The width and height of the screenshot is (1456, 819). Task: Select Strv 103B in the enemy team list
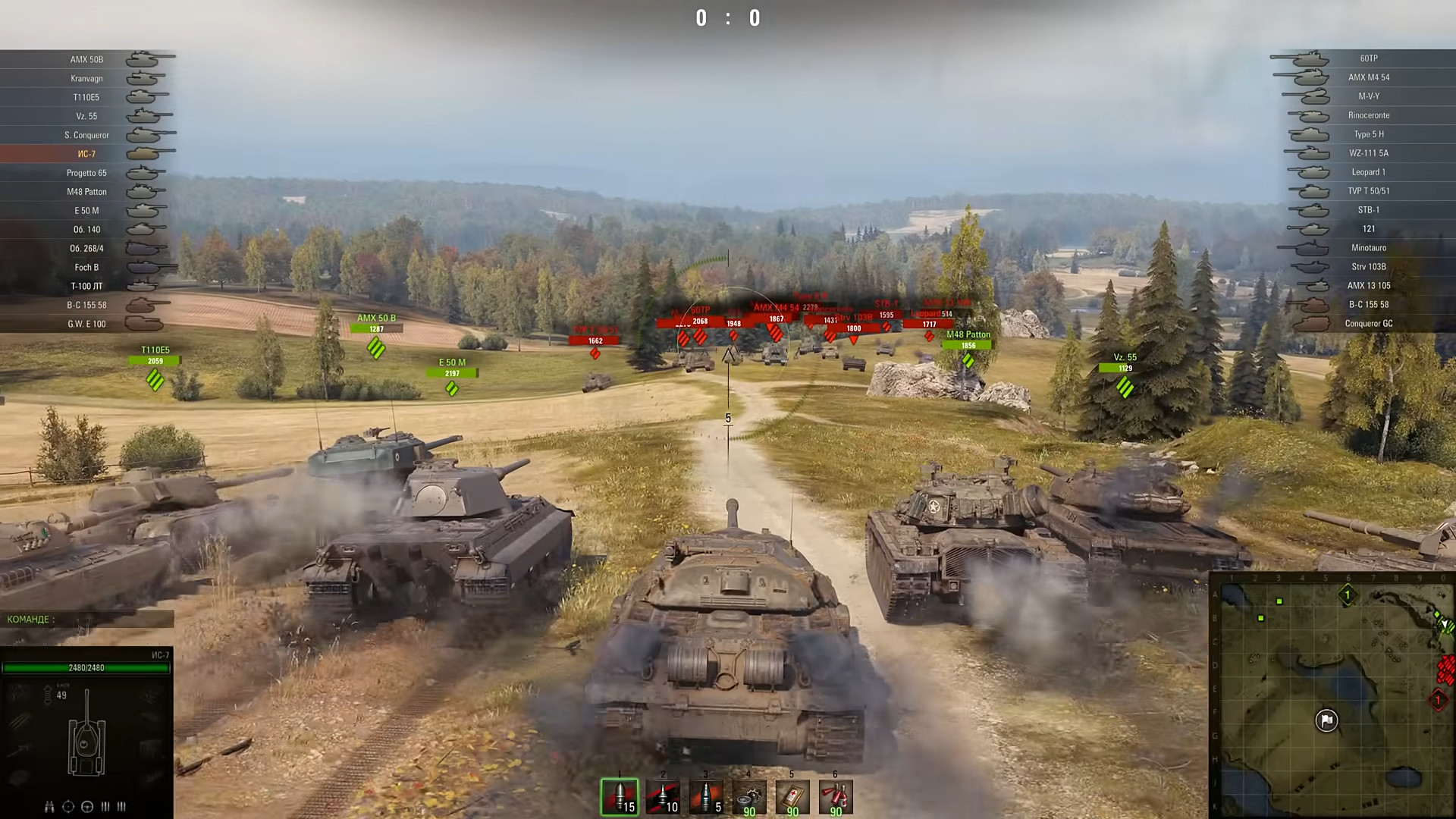[x=1368, y=267]
